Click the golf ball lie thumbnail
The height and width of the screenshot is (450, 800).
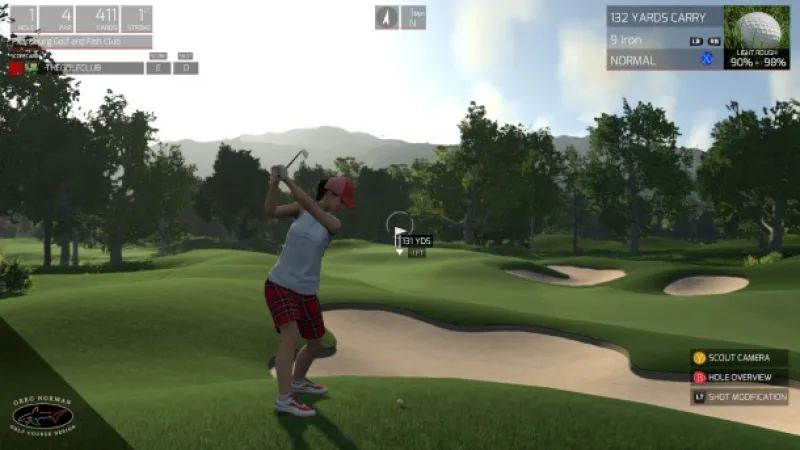pyautogui.click(x=756, y=37)
